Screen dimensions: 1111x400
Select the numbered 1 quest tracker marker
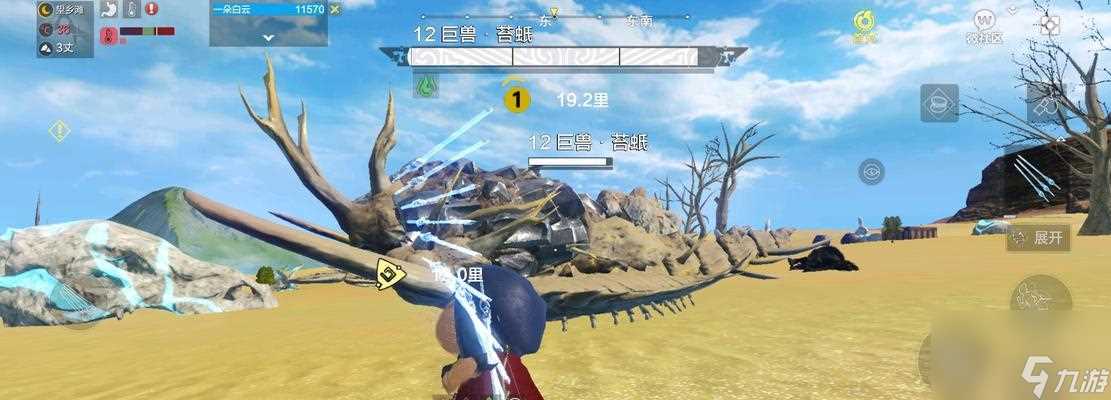(x=516, y=98)
